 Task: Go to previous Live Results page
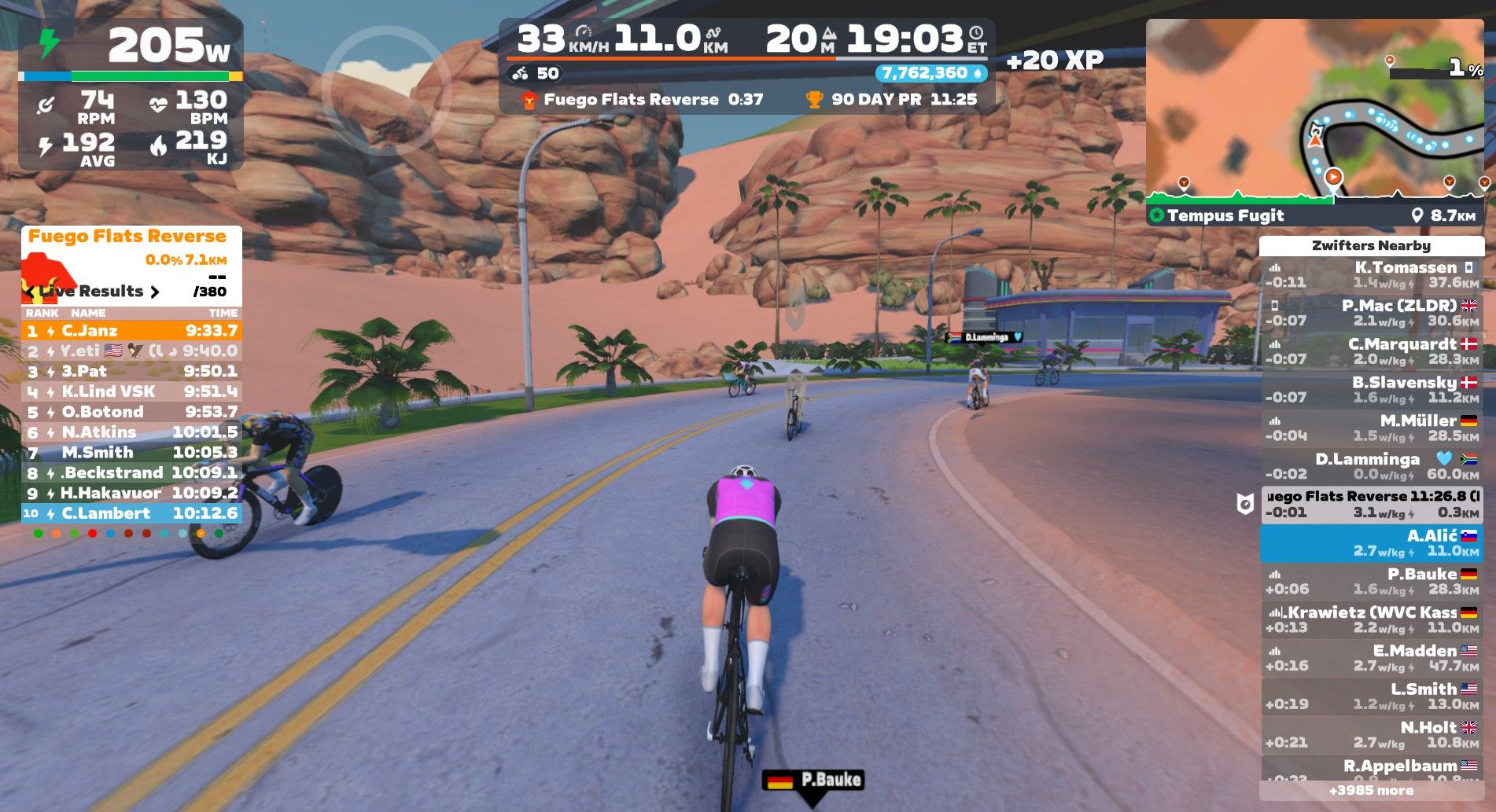30,292
